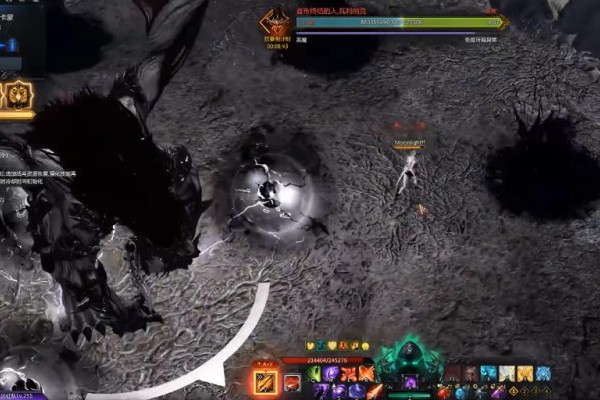Select the hooded green specter identity portrait
The width and height of the screenshot is (600, 400).
[x=409, y=355]
